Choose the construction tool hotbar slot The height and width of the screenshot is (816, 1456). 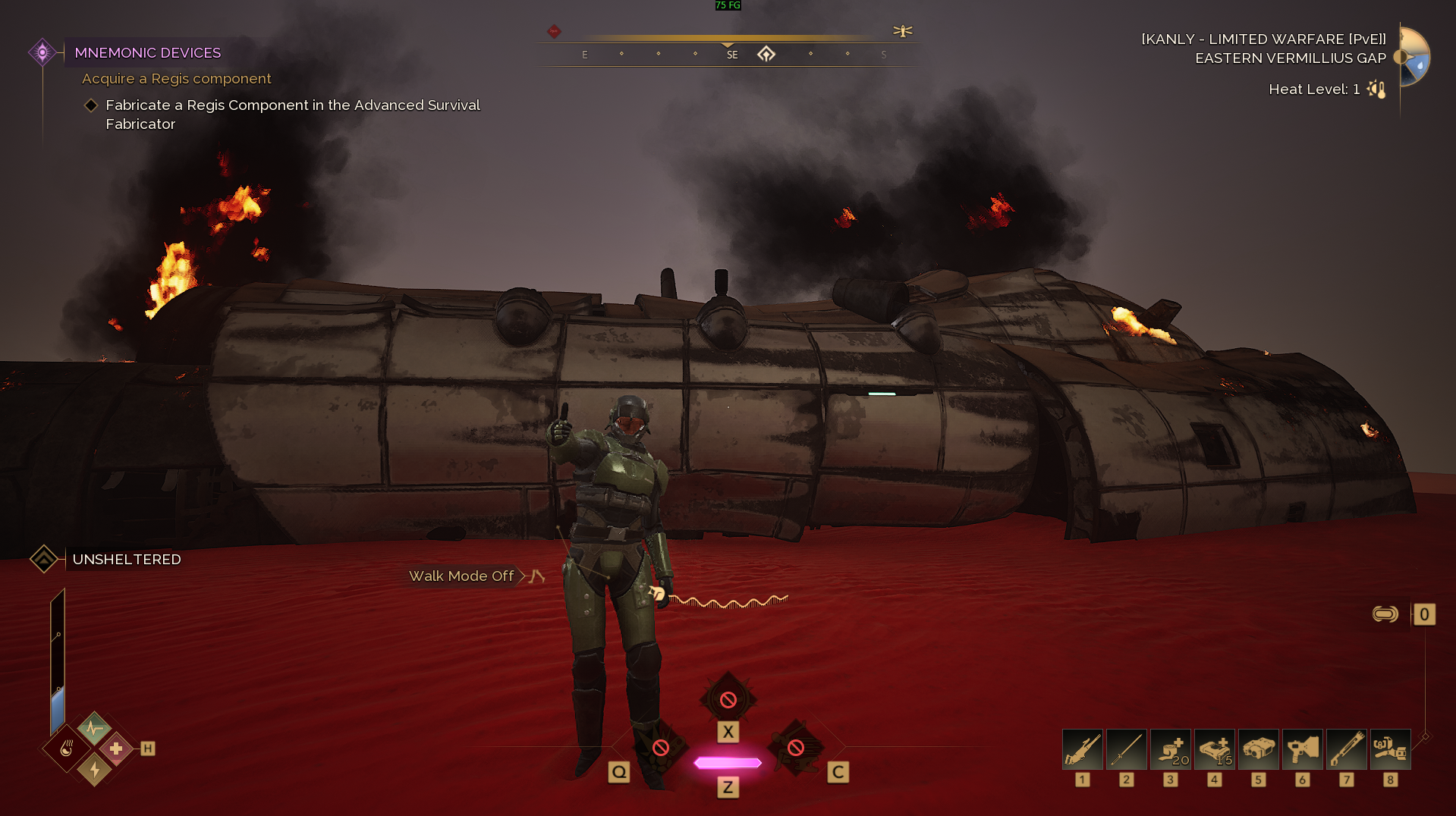click(1390, 749)
